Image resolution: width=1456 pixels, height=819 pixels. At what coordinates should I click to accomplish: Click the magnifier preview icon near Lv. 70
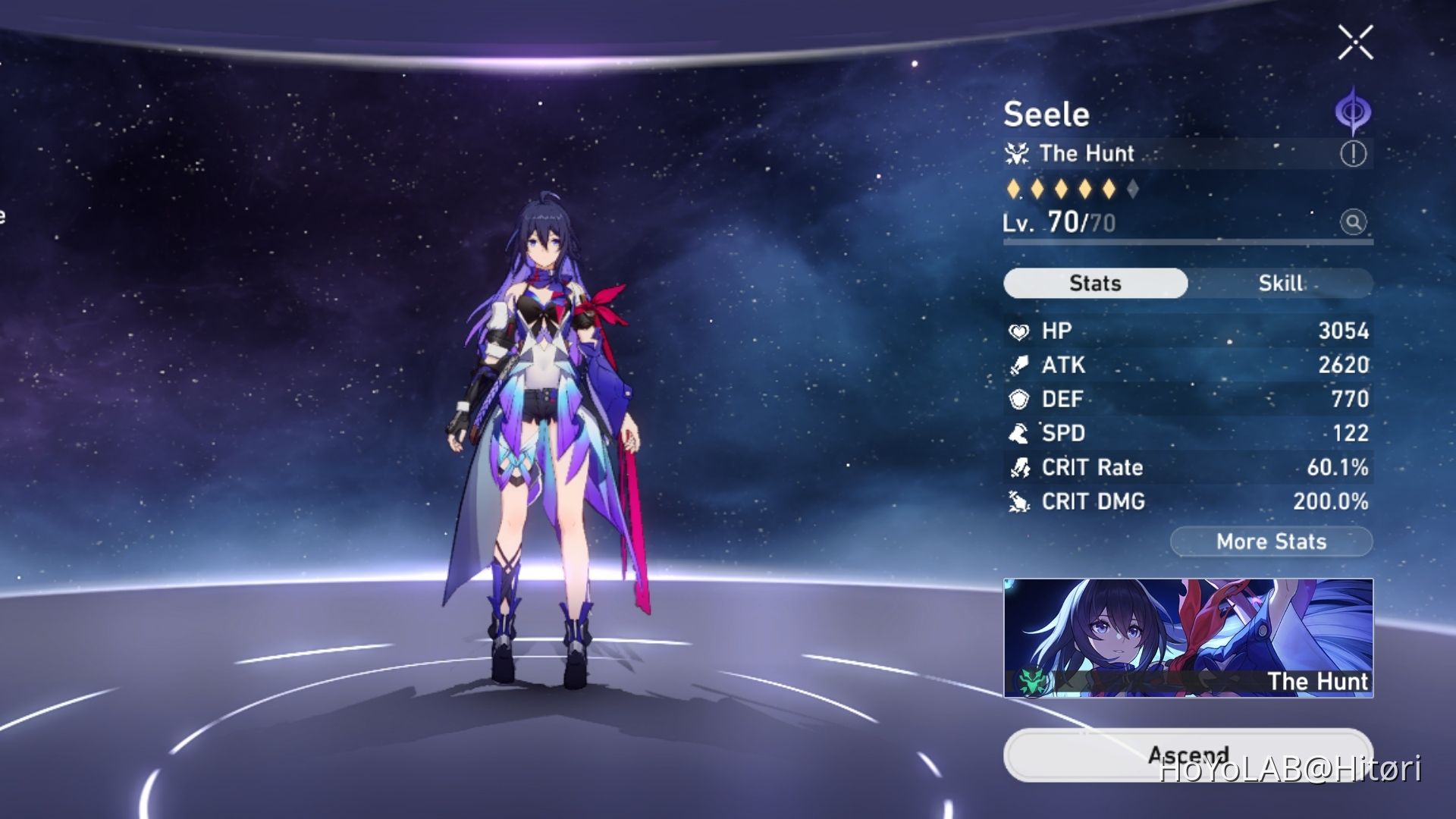pos(1354,222)
